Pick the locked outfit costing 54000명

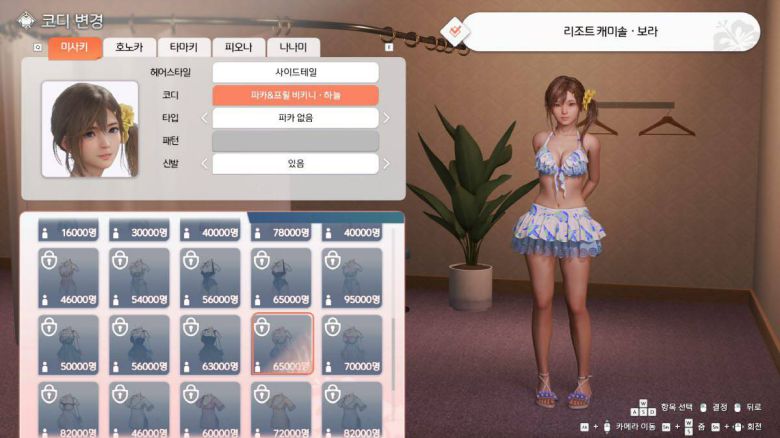click(140, 277)
